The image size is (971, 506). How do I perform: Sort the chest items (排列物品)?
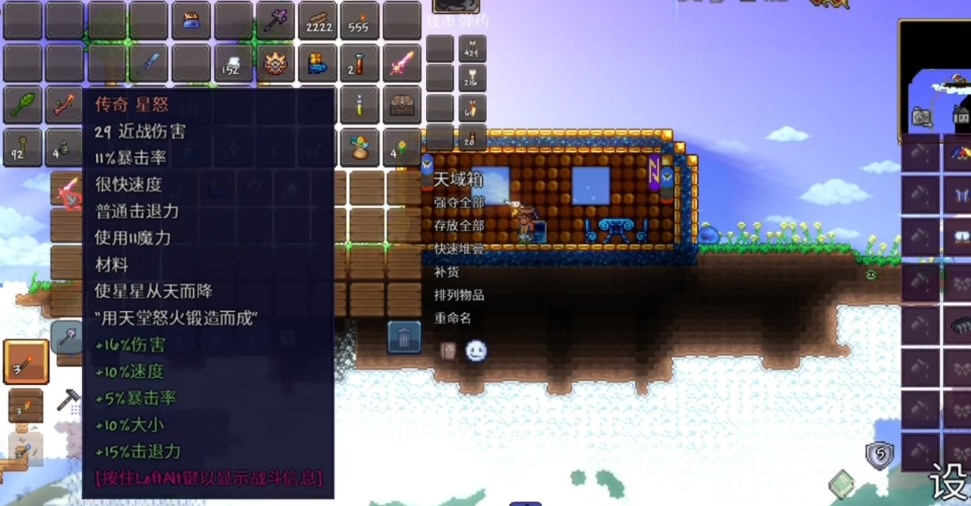tap(459, 295)
